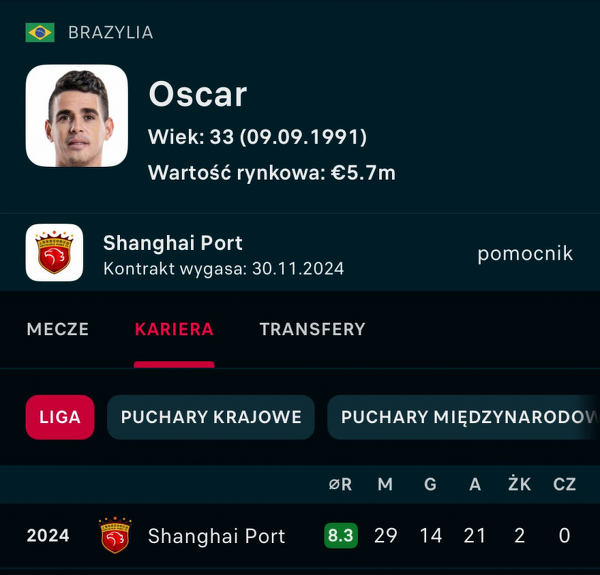
Task: Select PUCHARY MIĘDZYNARODOWE filter
Action: point(466,417)
